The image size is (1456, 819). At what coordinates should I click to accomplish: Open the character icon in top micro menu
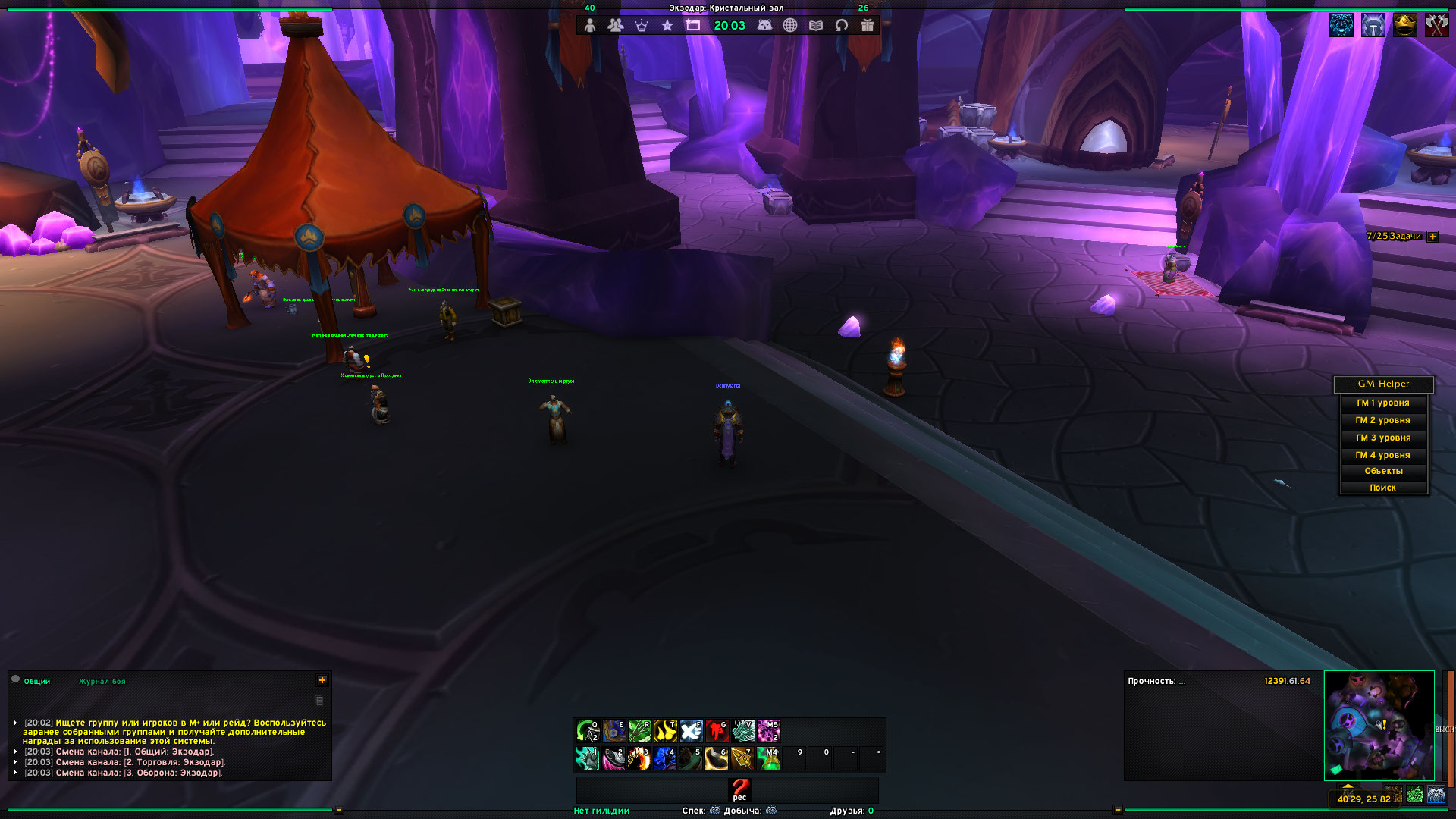590,26
